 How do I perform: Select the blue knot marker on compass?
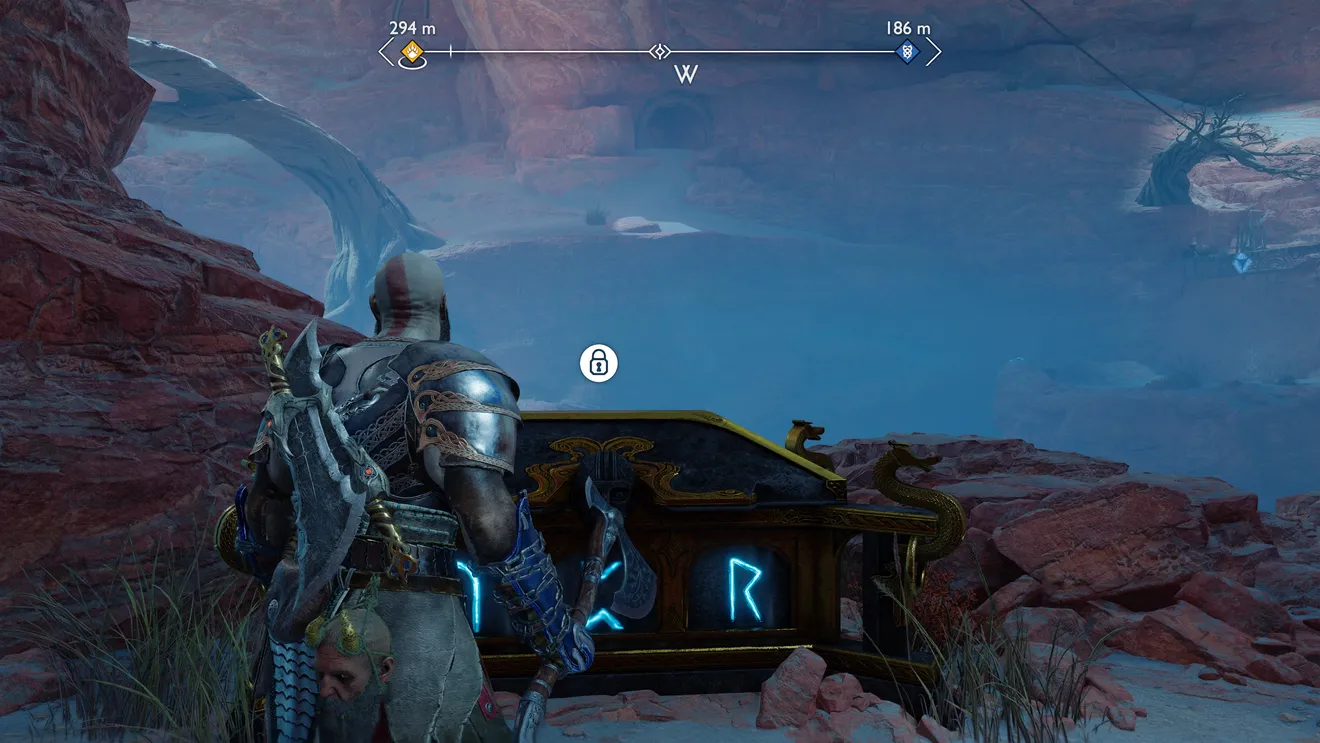pos(906,52)
